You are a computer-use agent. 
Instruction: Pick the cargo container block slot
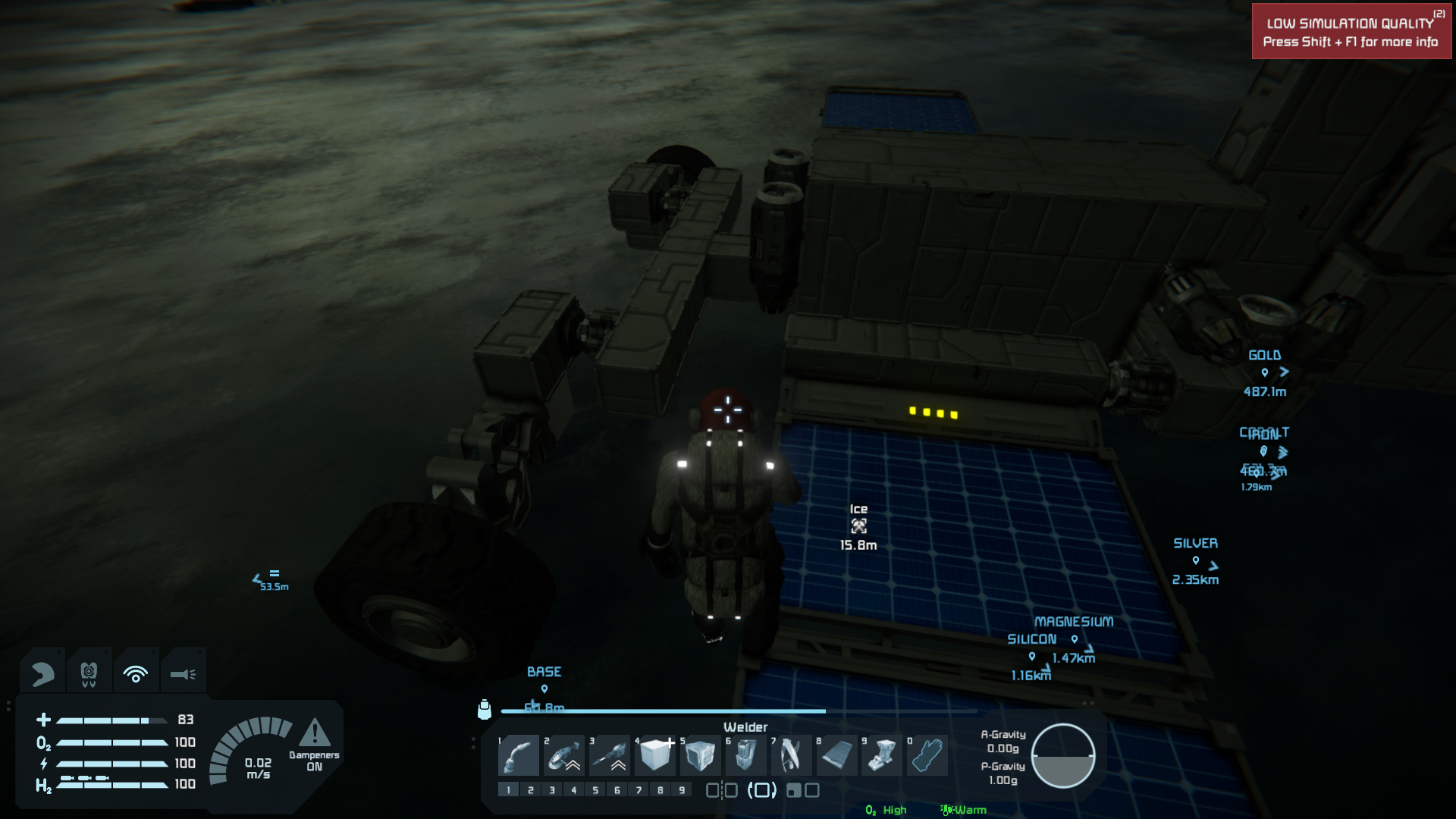700,755
